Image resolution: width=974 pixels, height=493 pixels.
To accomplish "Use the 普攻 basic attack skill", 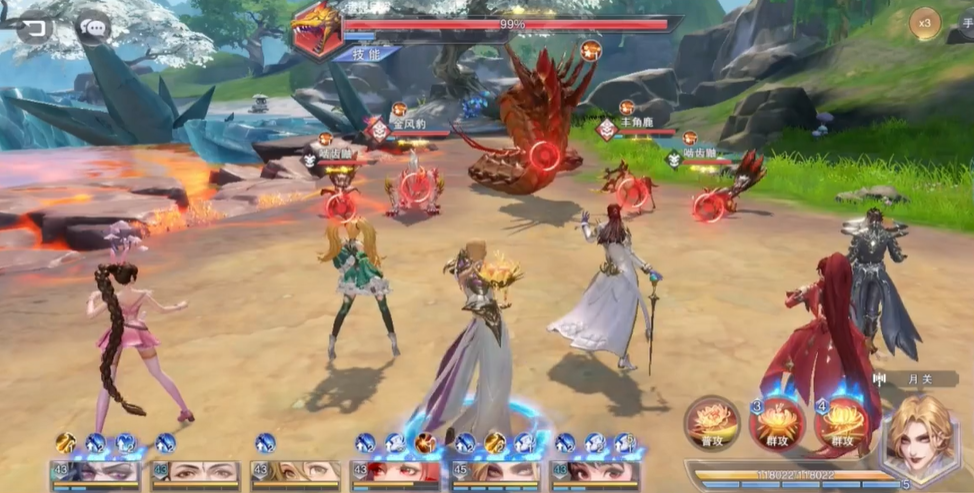I will [x=712, y=424].
